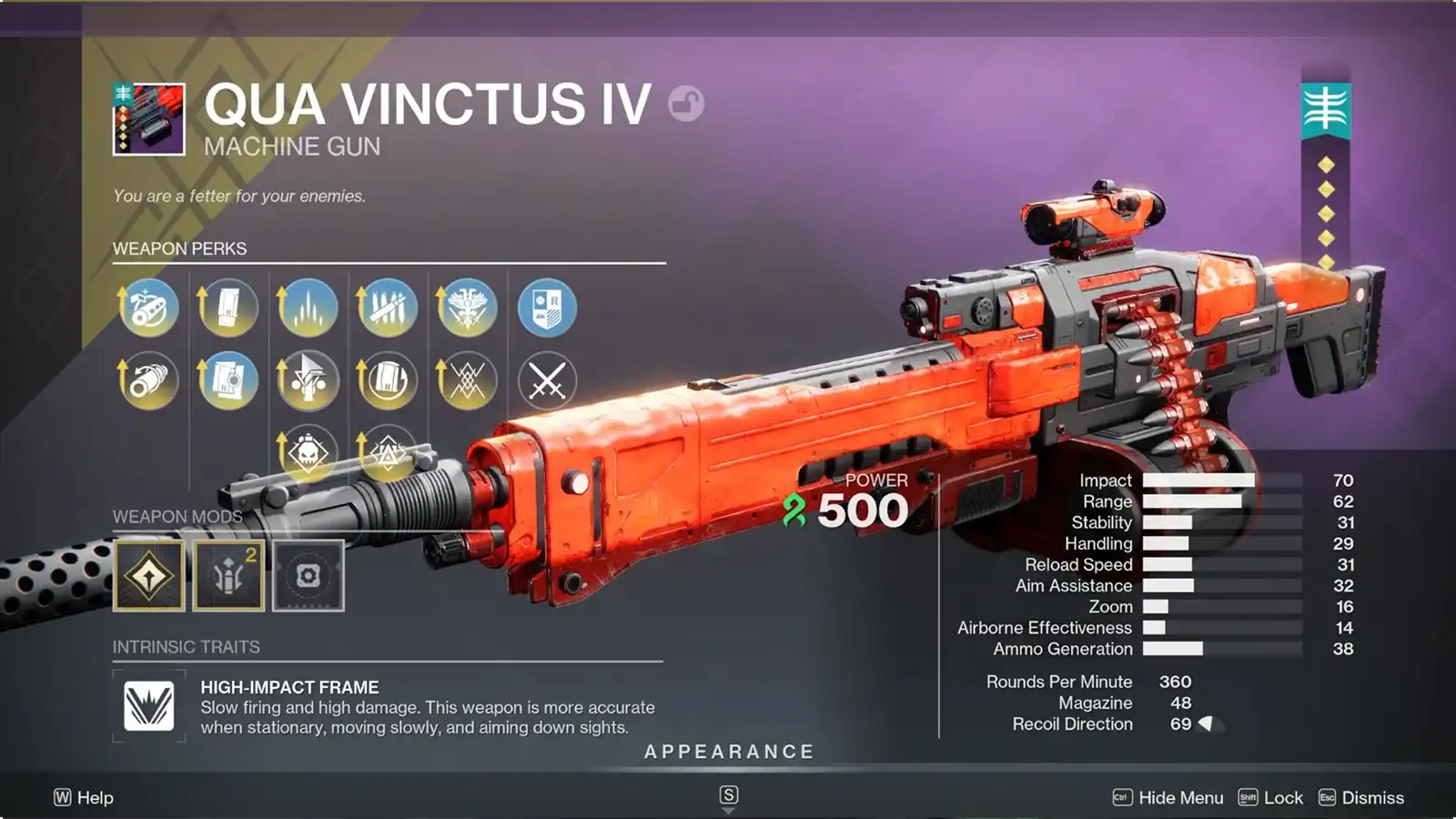The height and width of the screenshot is (819, 1456).
Task: Select the crossed swords perk icon
Action: point(548,380)
